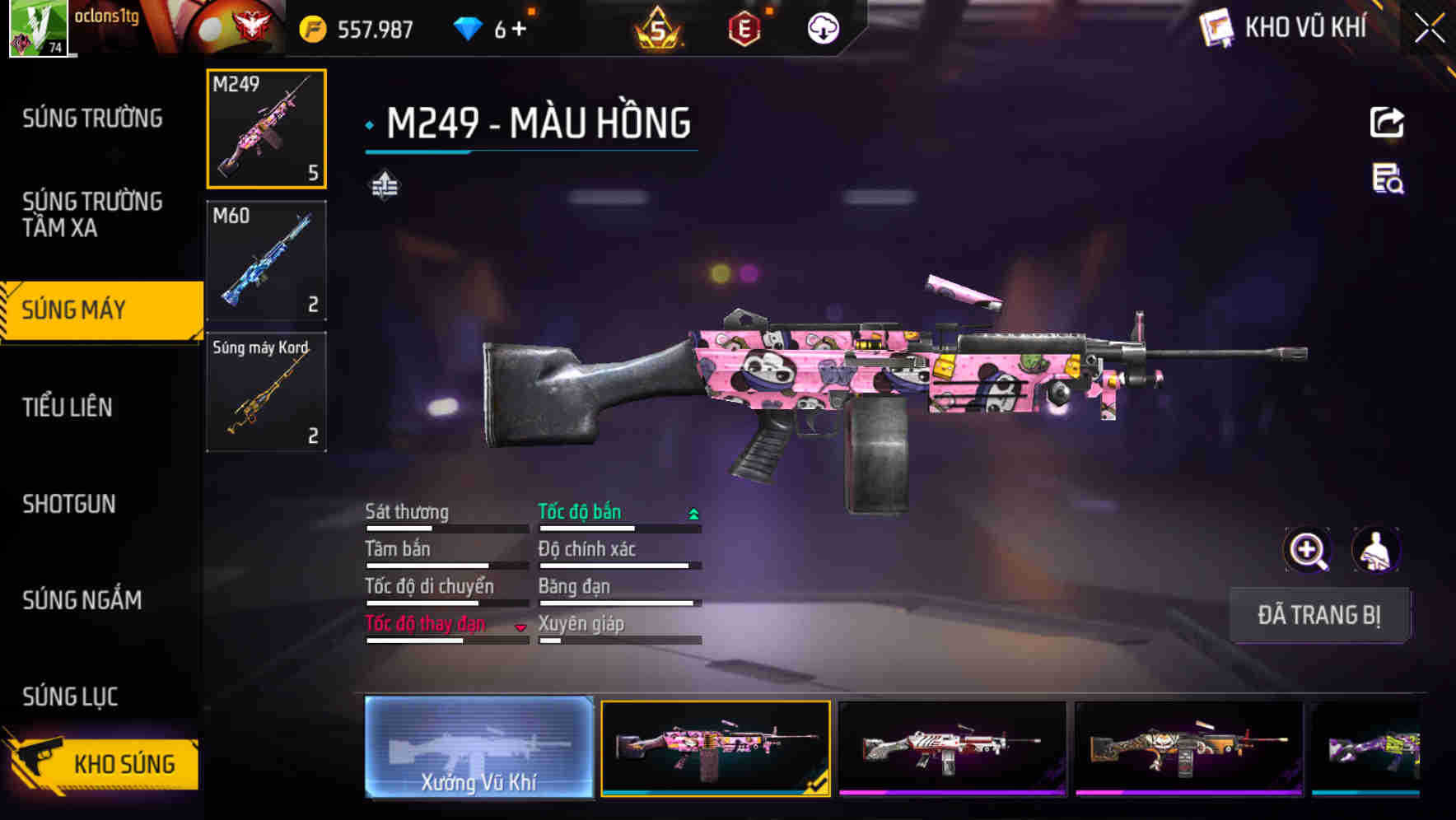Toggle the red Tốc độ thay đạn indicator
Screen dimensions: 1456x820
click(521, 627)
